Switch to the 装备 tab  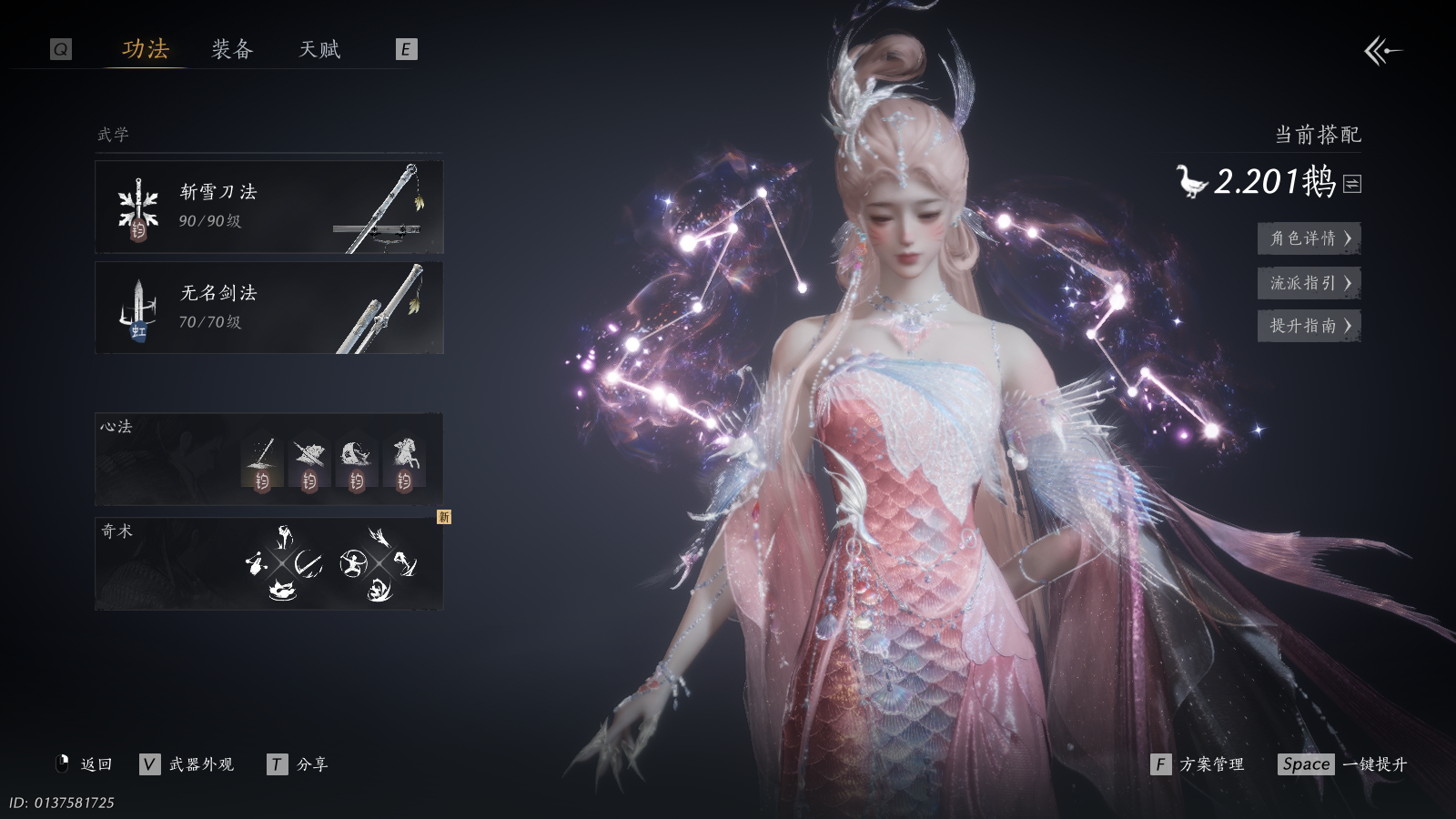coord(232,49)
